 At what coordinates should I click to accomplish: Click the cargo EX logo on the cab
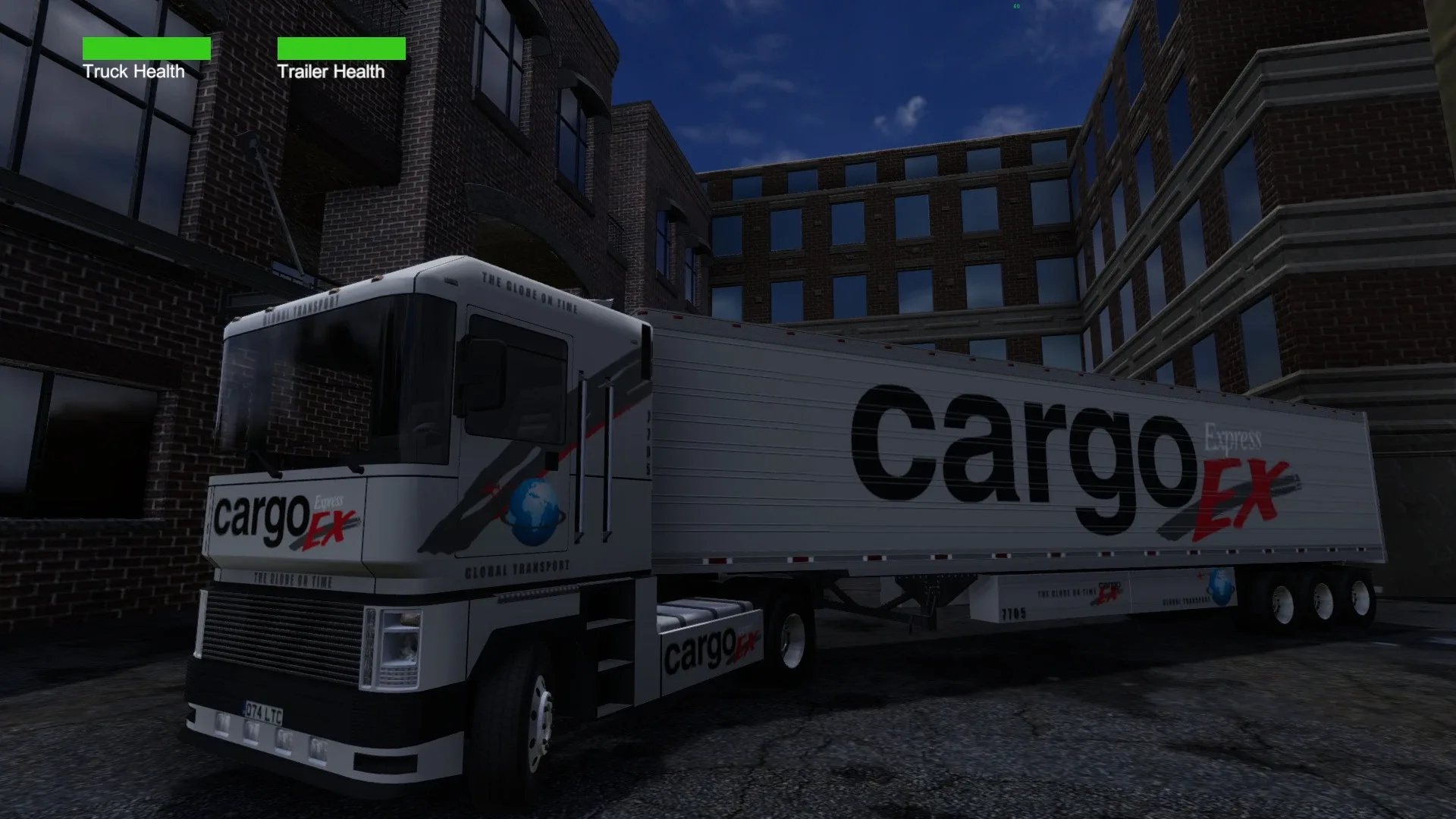click(x=281, y=517)
